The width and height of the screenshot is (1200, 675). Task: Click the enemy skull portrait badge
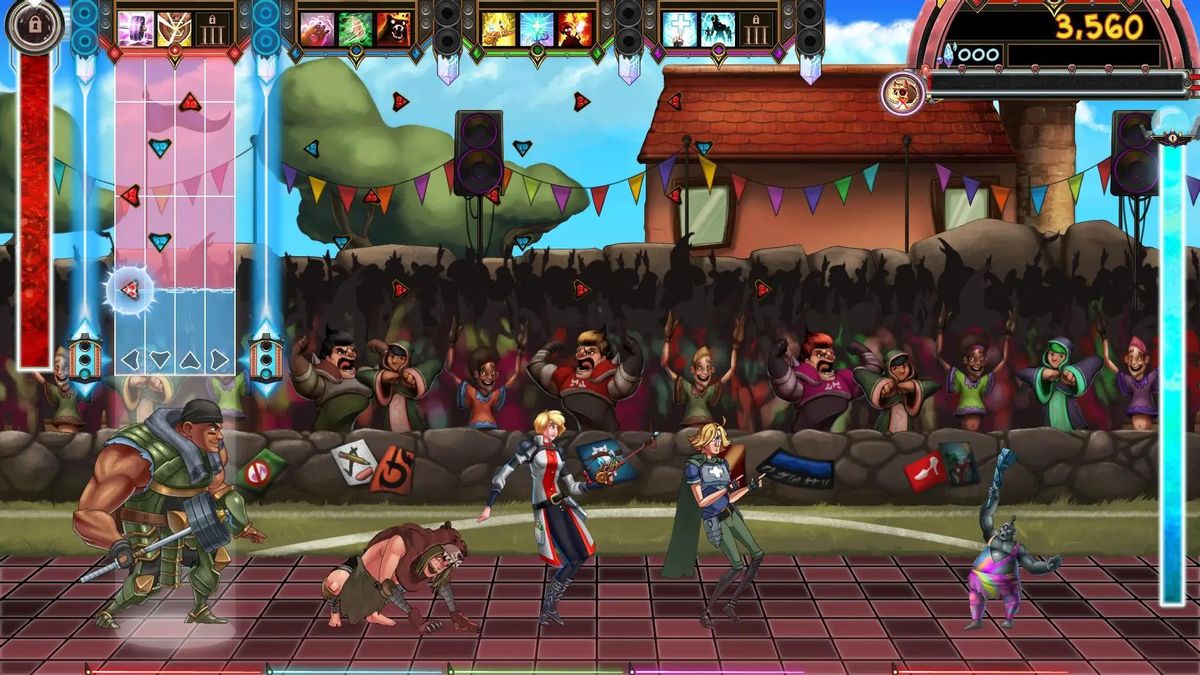click(x=902, y=93)
